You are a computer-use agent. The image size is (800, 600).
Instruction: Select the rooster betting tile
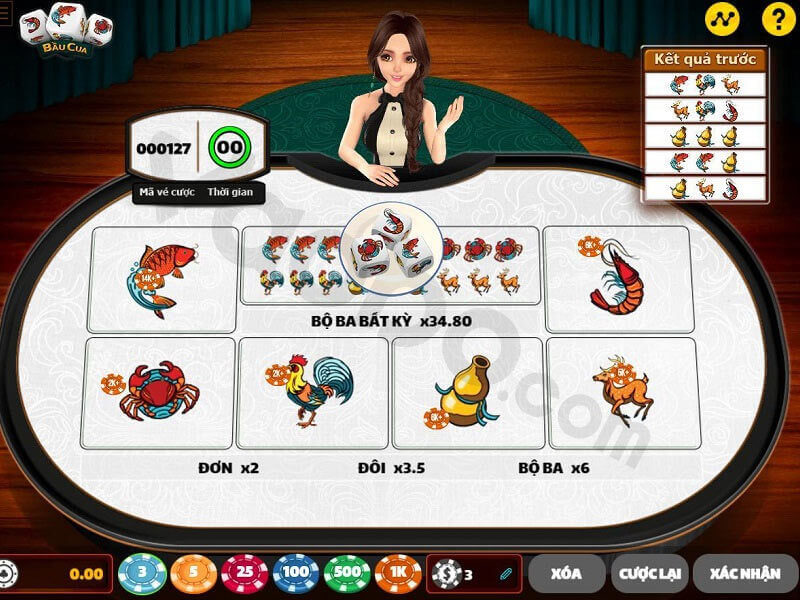coord(313,392)
